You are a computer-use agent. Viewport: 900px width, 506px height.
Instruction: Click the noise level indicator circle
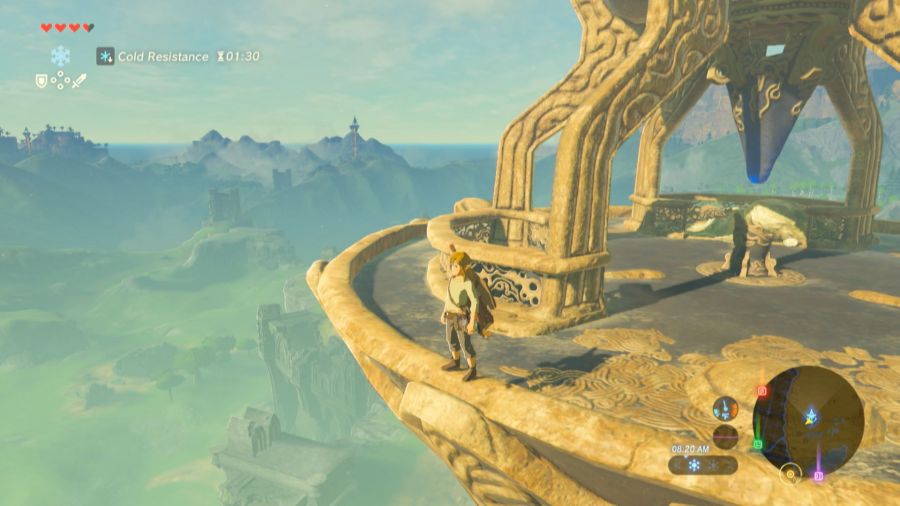[x=725, y=437]
